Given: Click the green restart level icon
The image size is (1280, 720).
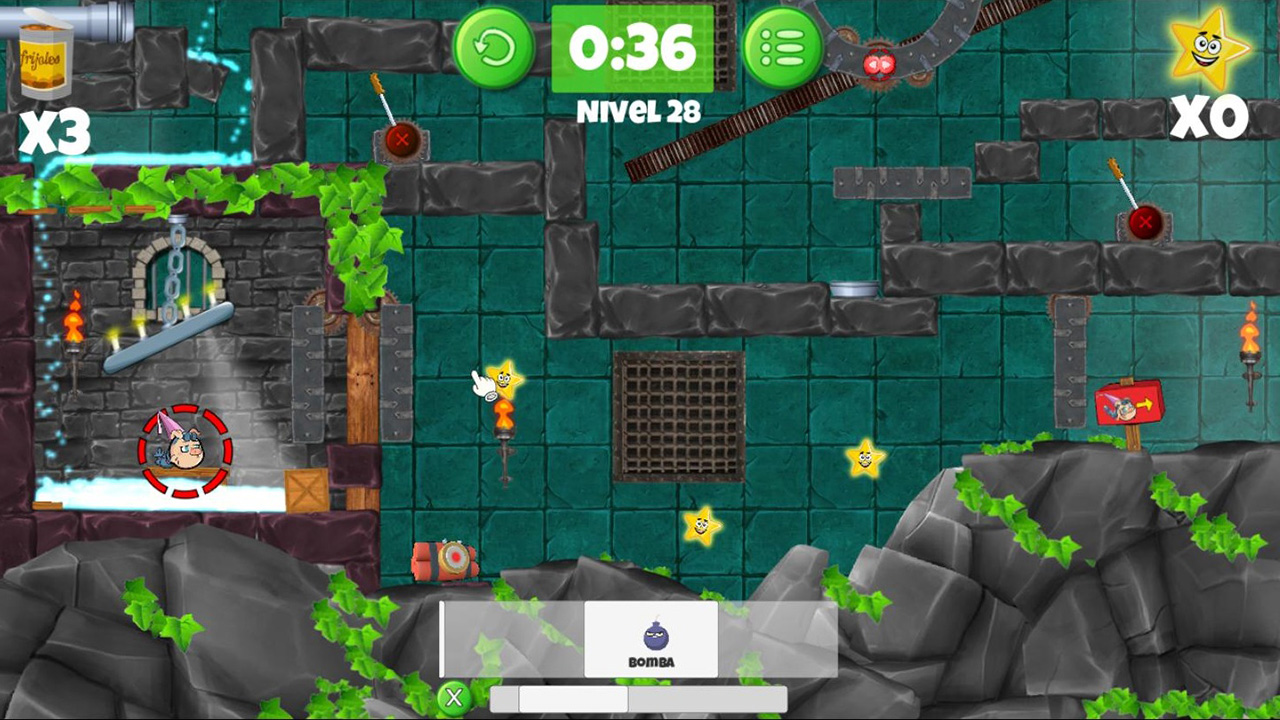Looking at the screenshot, I should click(494, 47).
